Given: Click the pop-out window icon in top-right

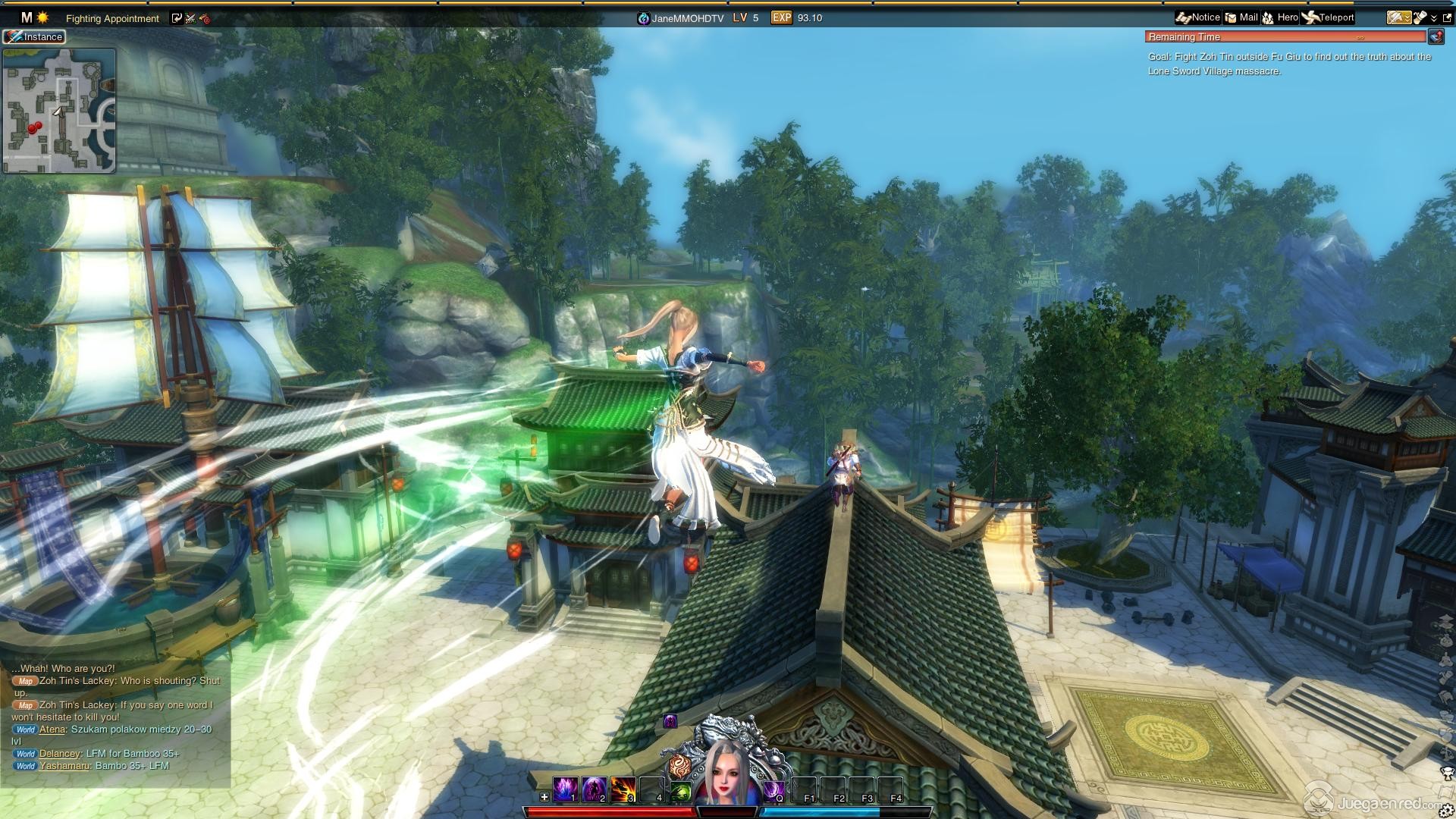Looking at the screenshot, I should [x=1446, y=17].
